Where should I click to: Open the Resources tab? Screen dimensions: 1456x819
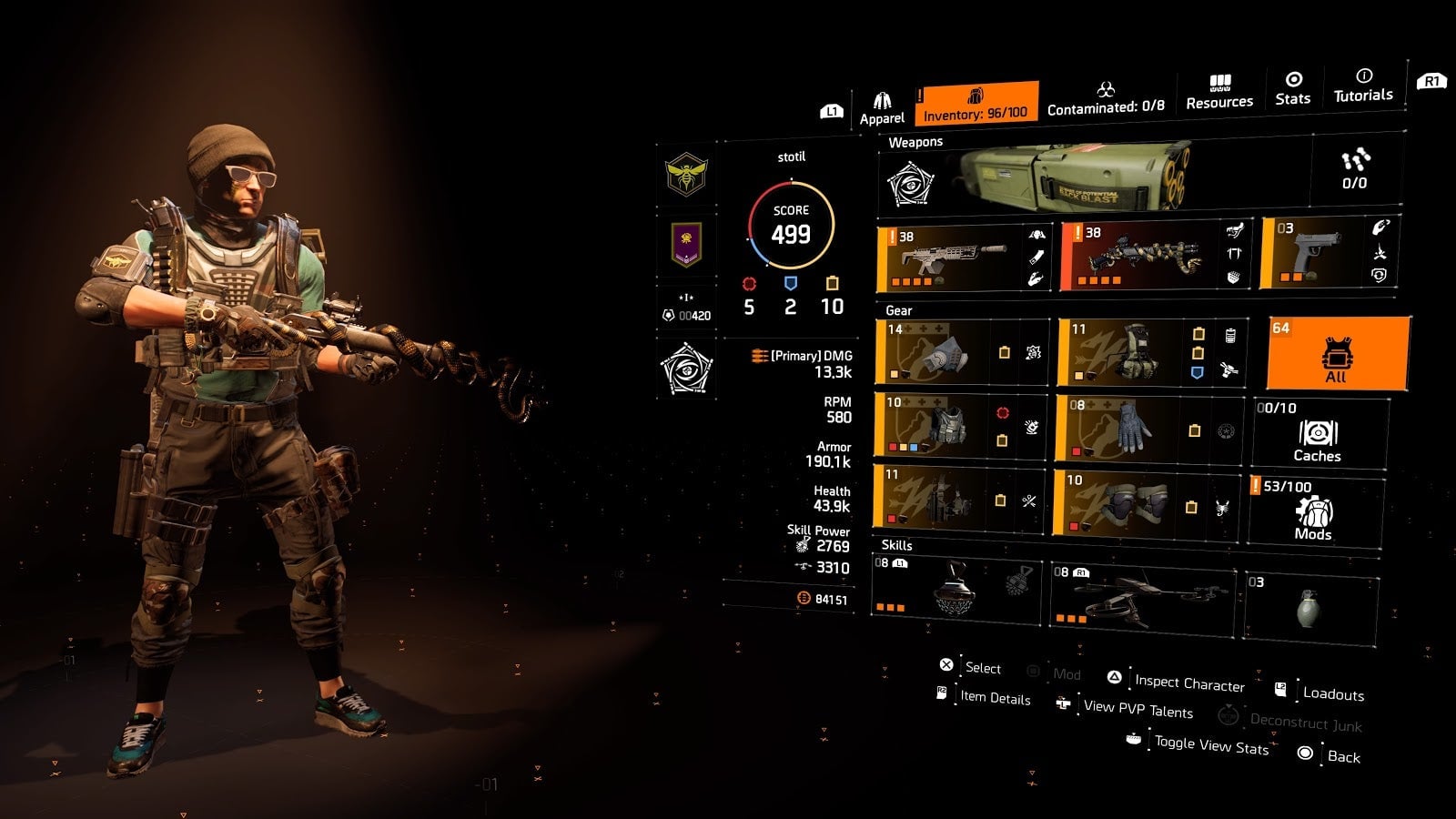(1219, 93)
